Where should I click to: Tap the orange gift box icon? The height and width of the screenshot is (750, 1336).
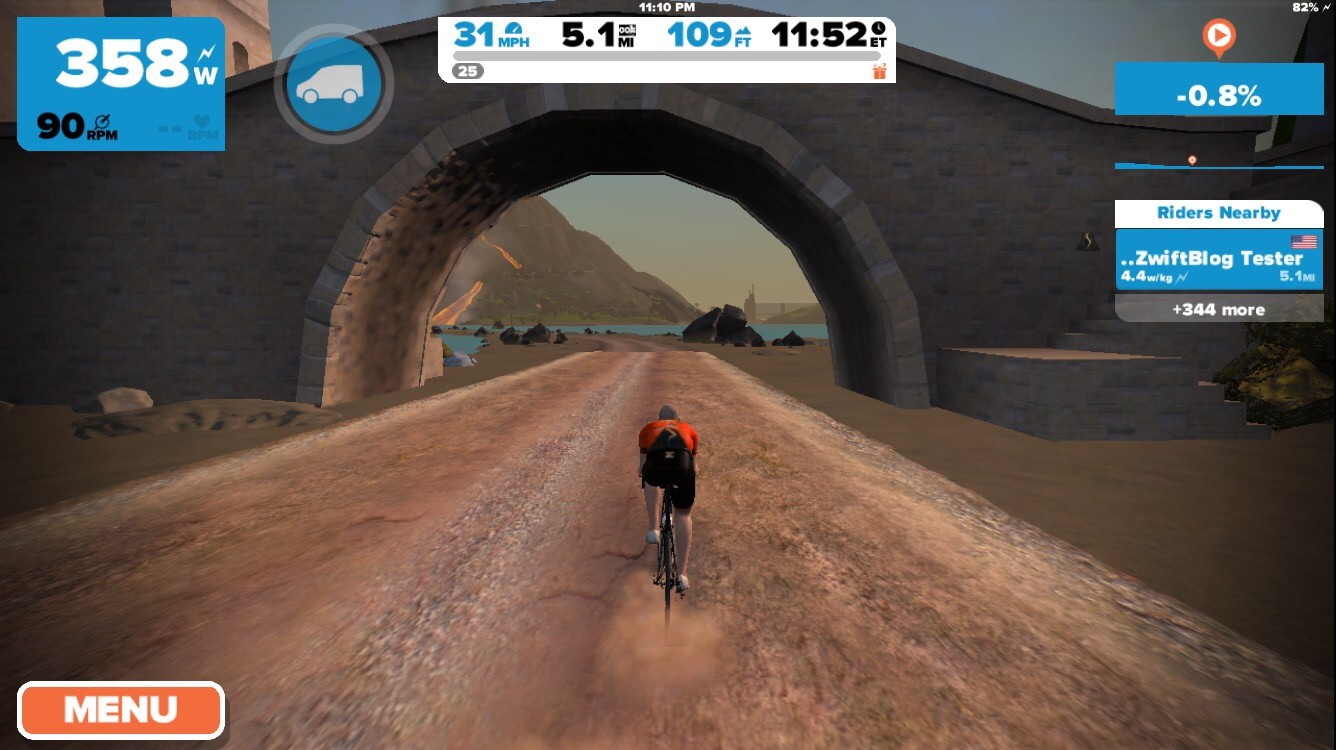tap(879, 71)
